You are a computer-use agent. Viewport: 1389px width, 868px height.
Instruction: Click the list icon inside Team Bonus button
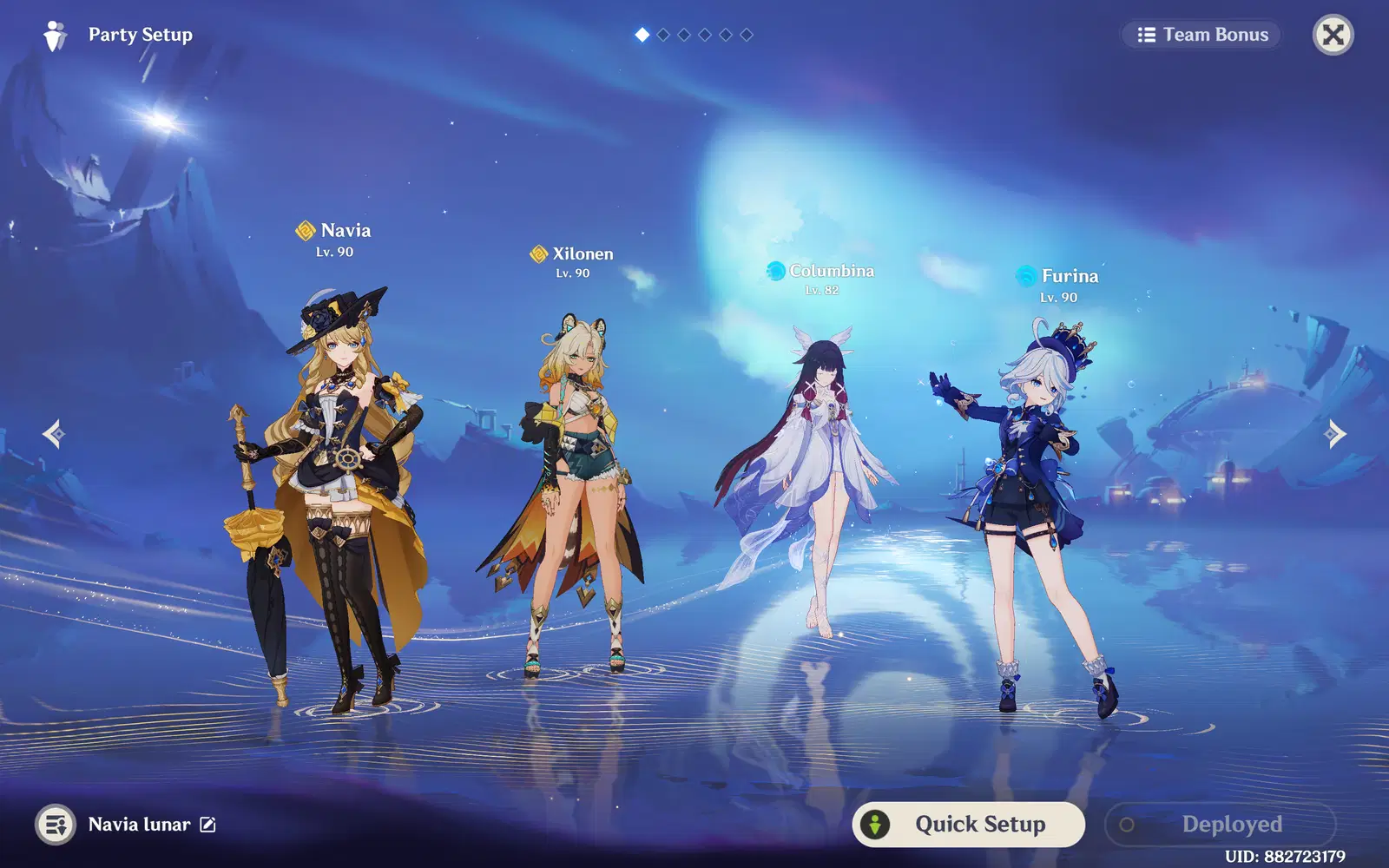[1145, 35]
